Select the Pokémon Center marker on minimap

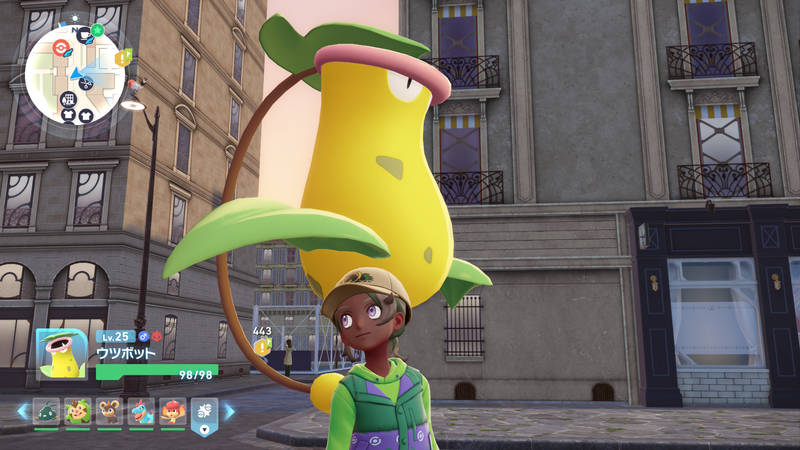pos(61,47)
